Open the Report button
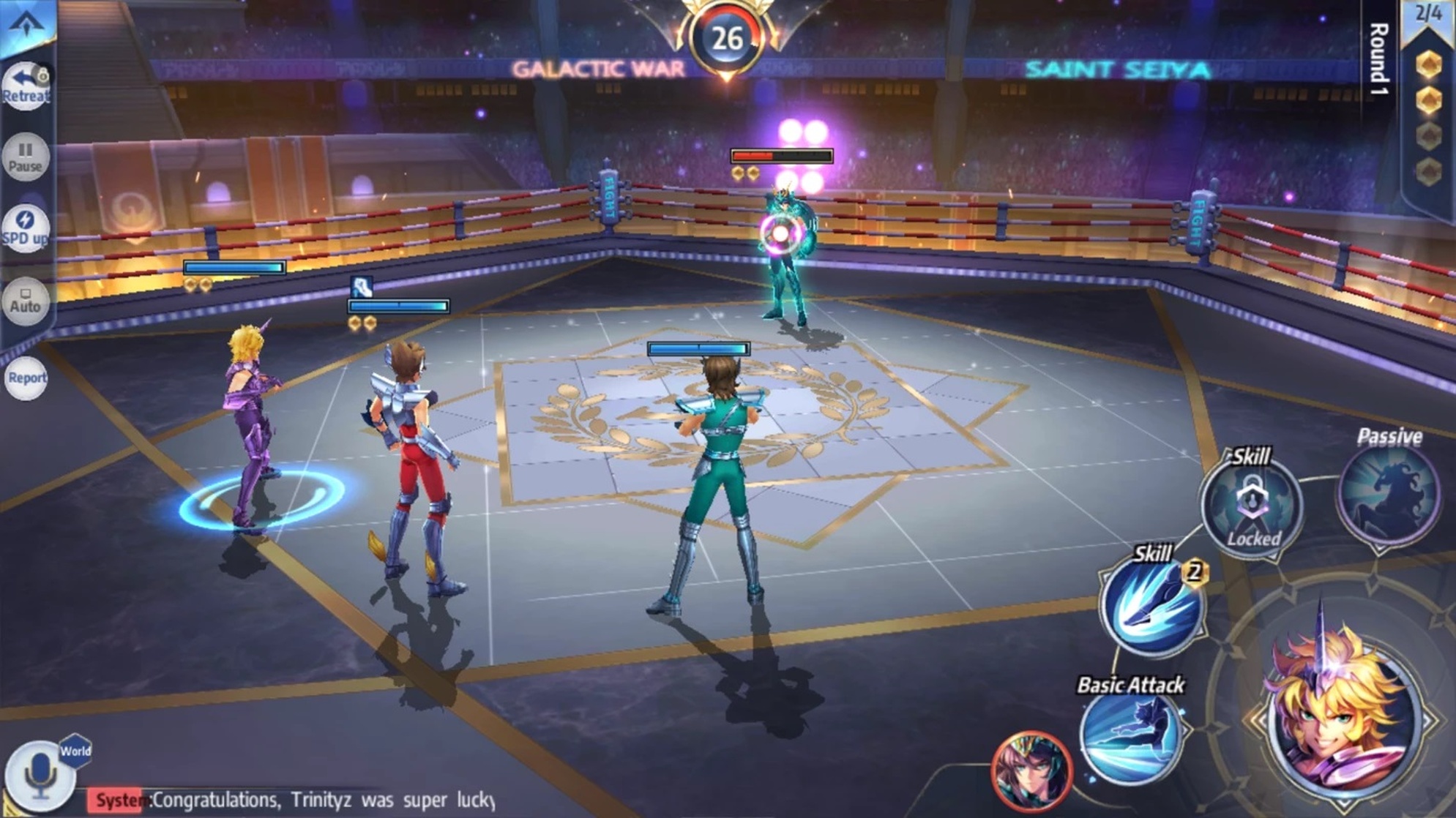1456x818 pixels. [26, 378]
